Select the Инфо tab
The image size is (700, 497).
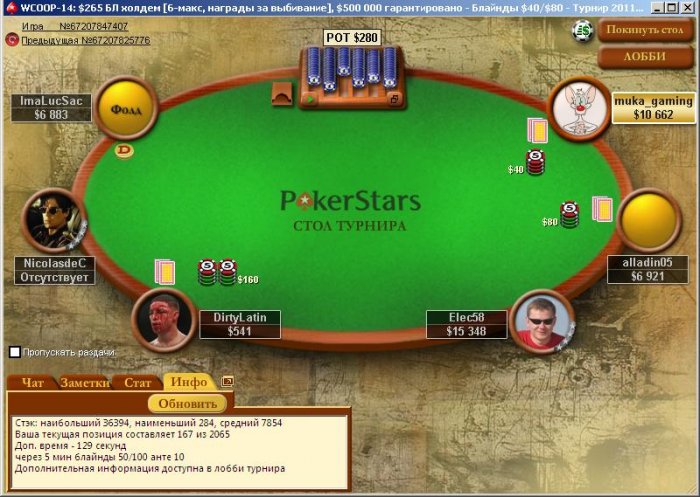(x=188, y=382)
